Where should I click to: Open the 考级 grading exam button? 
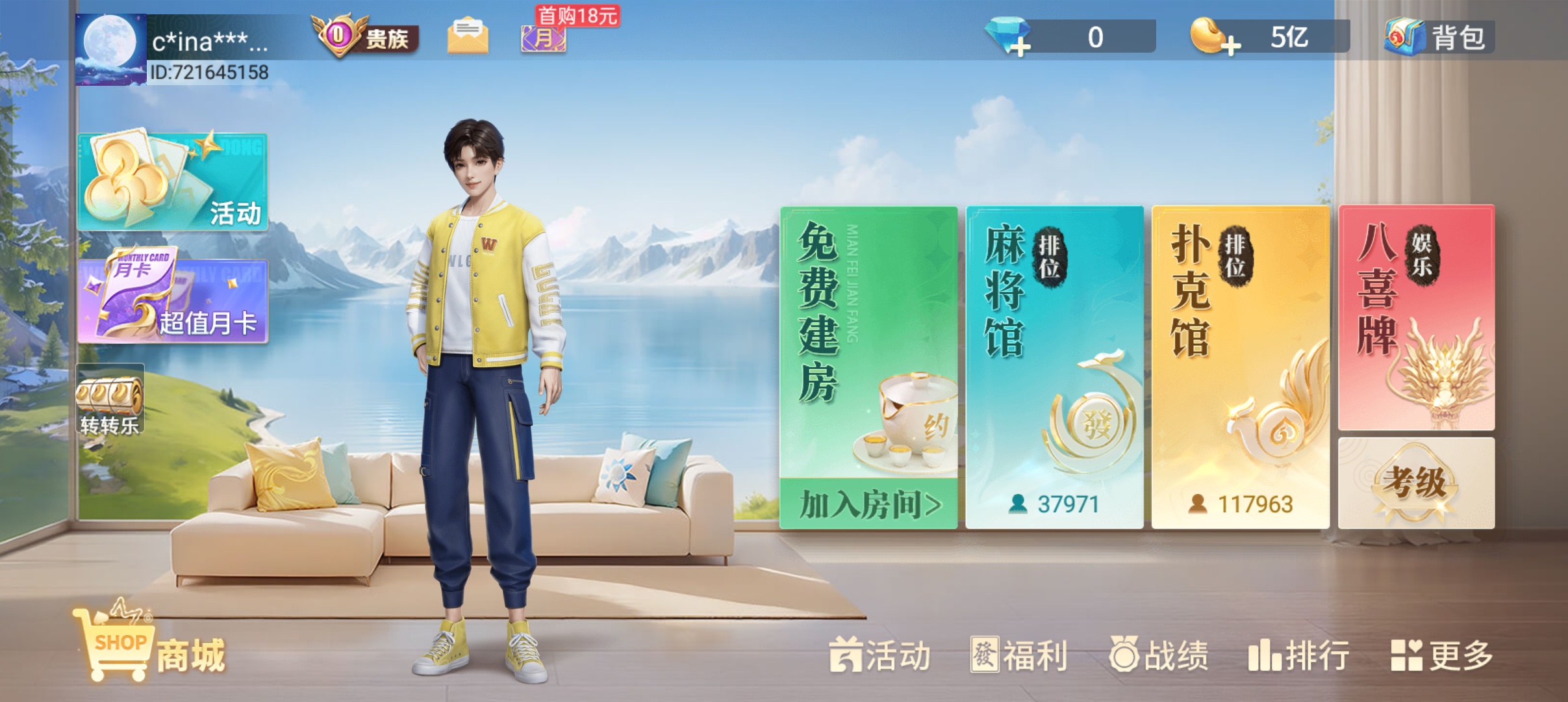[x=1416, y=482]
